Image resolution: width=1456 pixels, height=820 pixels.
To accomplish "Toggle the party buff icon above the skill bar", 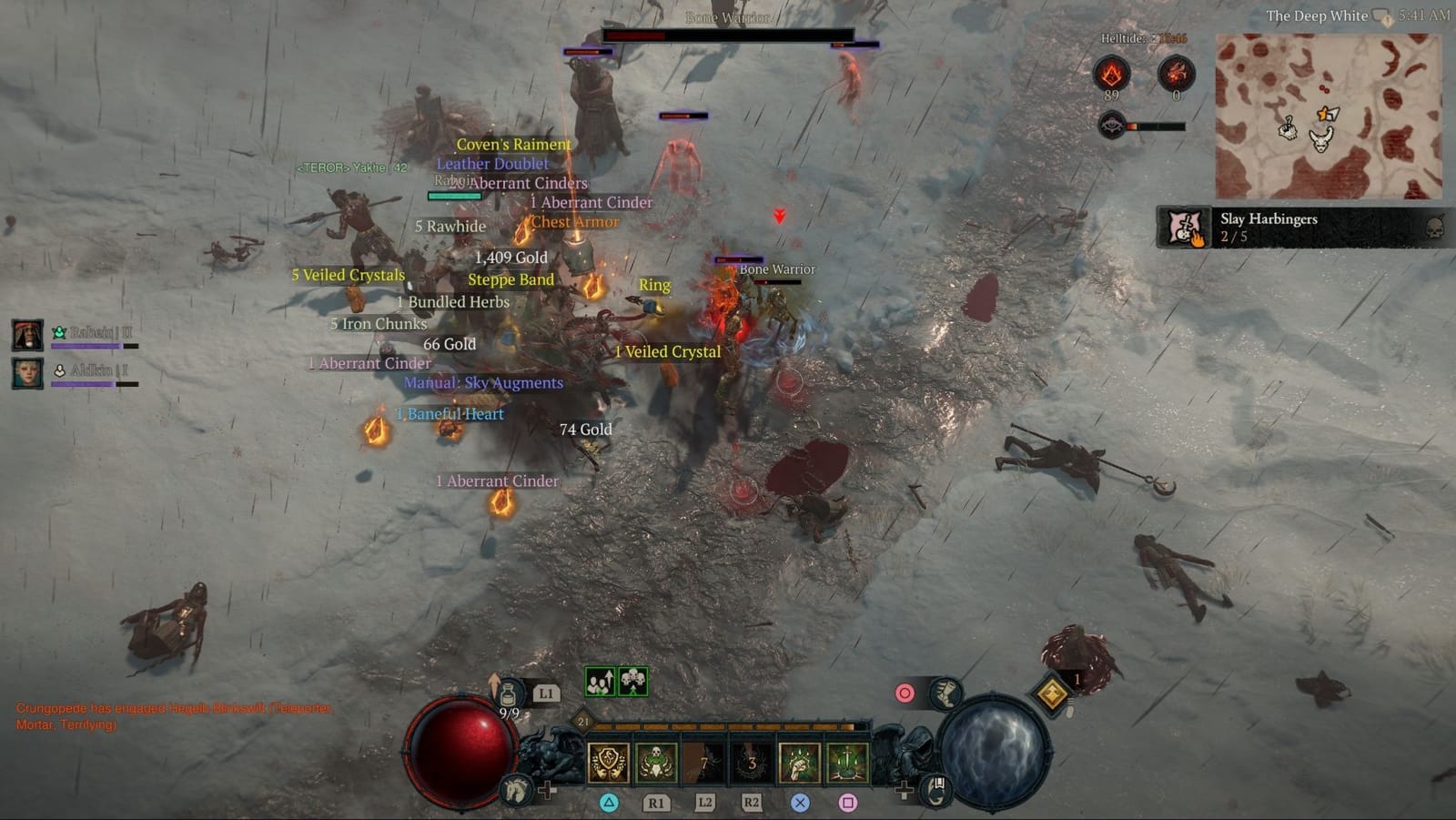I will [599, 682].
